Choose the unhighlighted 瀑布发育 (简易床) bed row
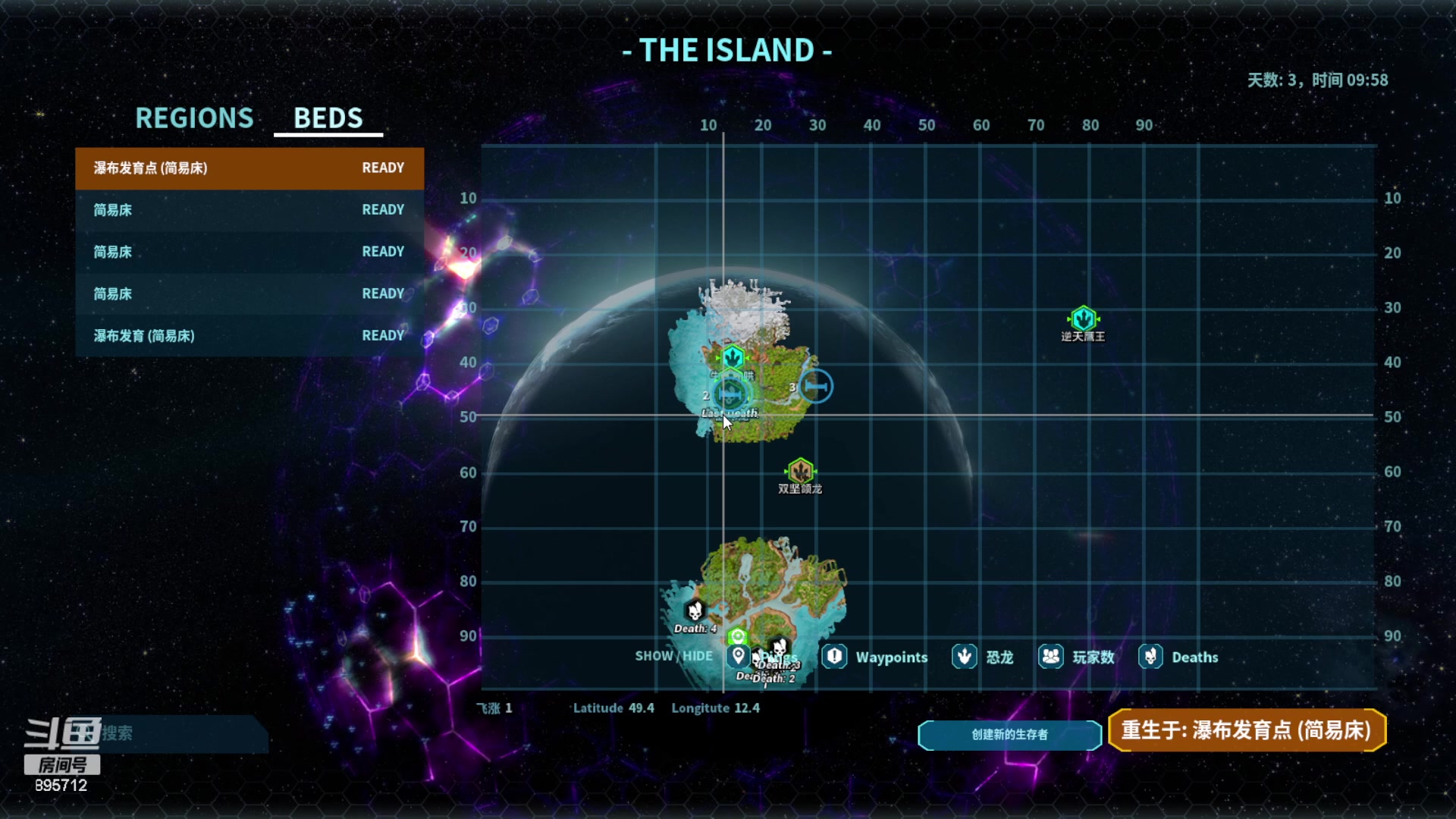The image size is (1456, 819). pos(249,336)
